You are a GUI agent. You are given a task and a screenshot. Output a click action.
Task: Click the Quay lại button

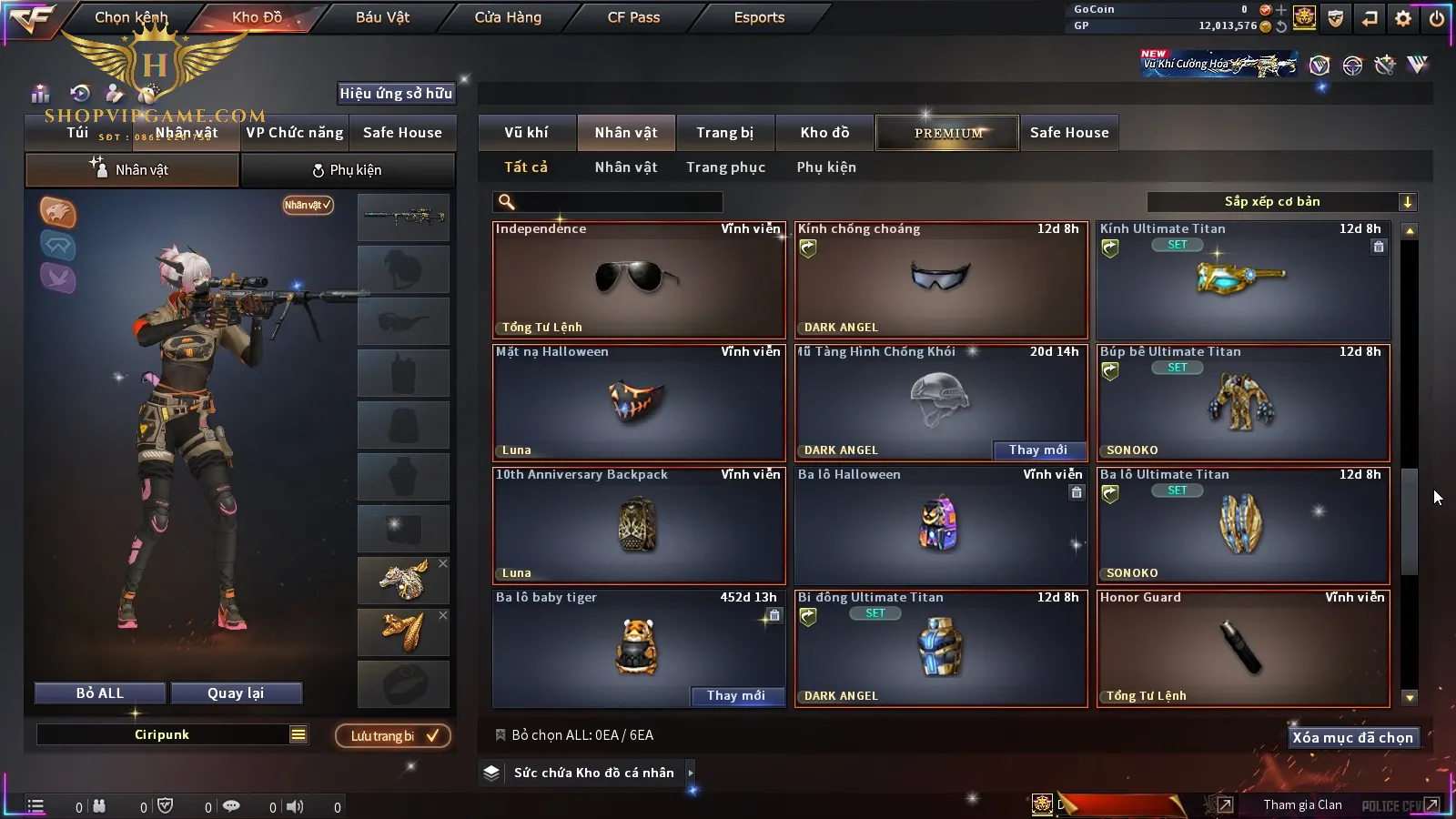click(236, 693)
